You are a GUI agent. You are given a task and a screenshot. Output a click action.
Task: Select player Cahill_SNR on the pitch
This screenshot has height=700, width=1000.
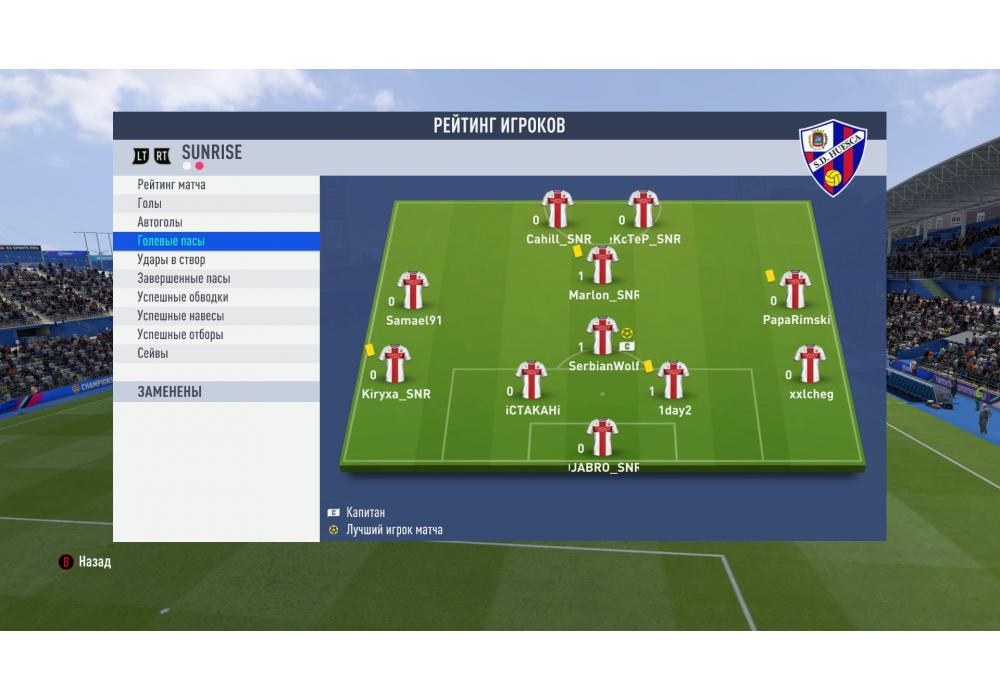click(x=557, y=209)
